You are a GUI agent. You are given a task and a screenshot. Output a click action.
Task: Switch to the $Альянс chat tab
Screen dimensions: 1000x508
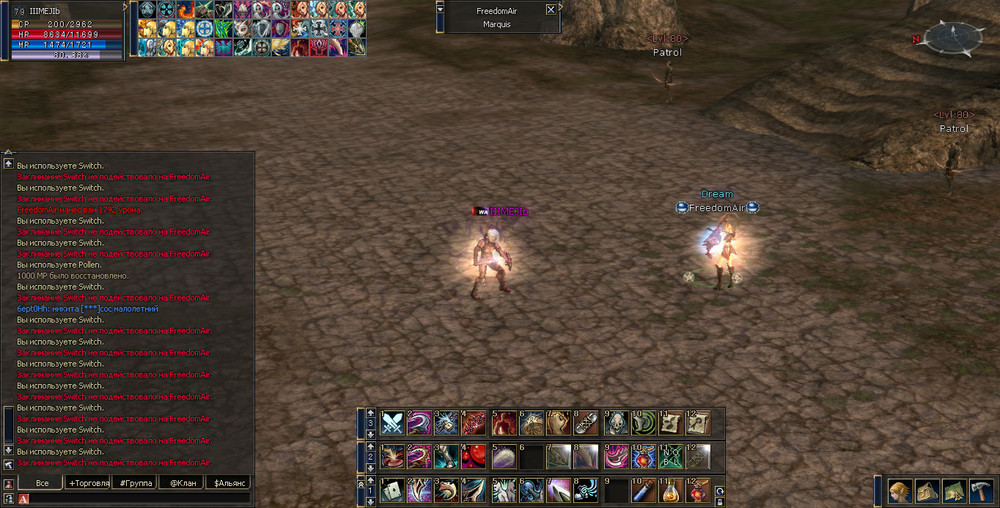(x=227, y=483)
